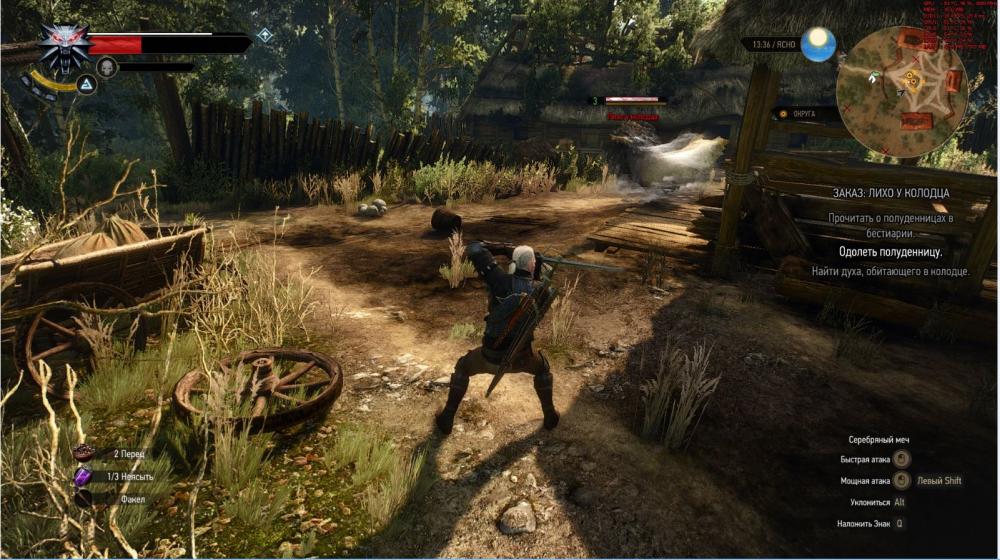1000x560 pixels.
Task: Open the circular minimap
Action: [901, 91]
